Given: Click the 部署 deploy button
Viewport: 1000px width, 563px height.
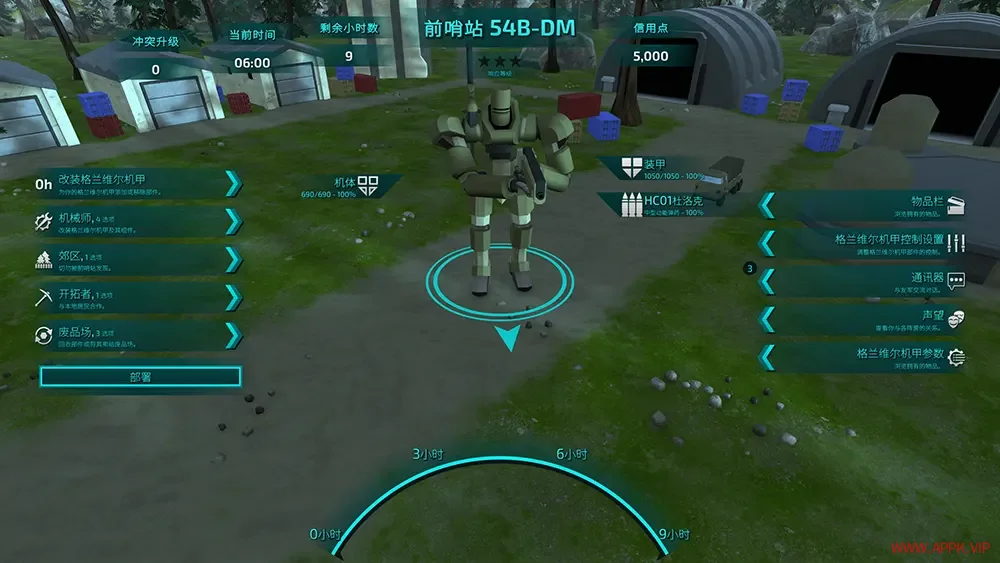Looking at the screenshot, I should pos(140,377).
